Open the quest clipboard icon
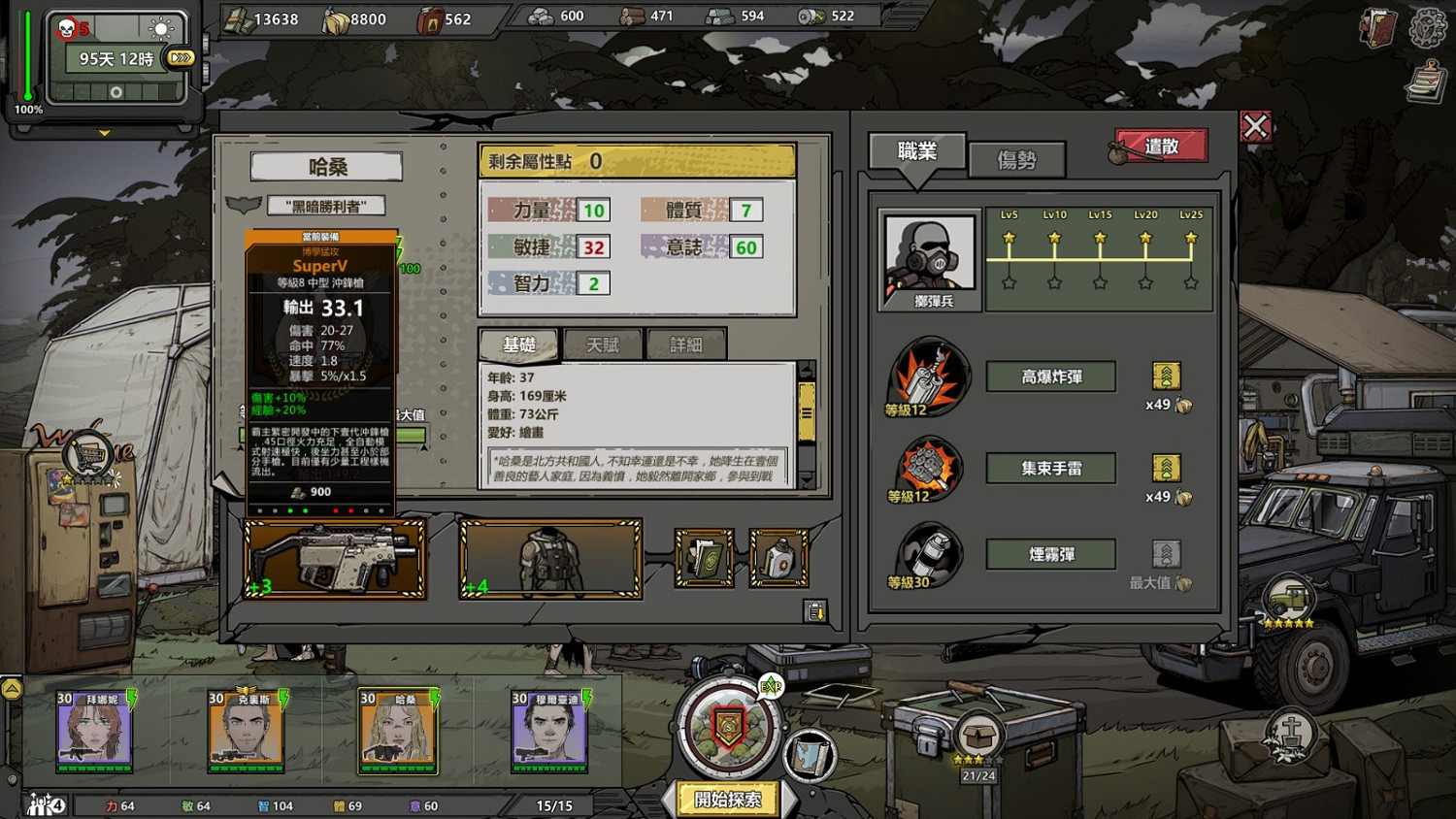 pyautogui.click(x=1425, y=82)
